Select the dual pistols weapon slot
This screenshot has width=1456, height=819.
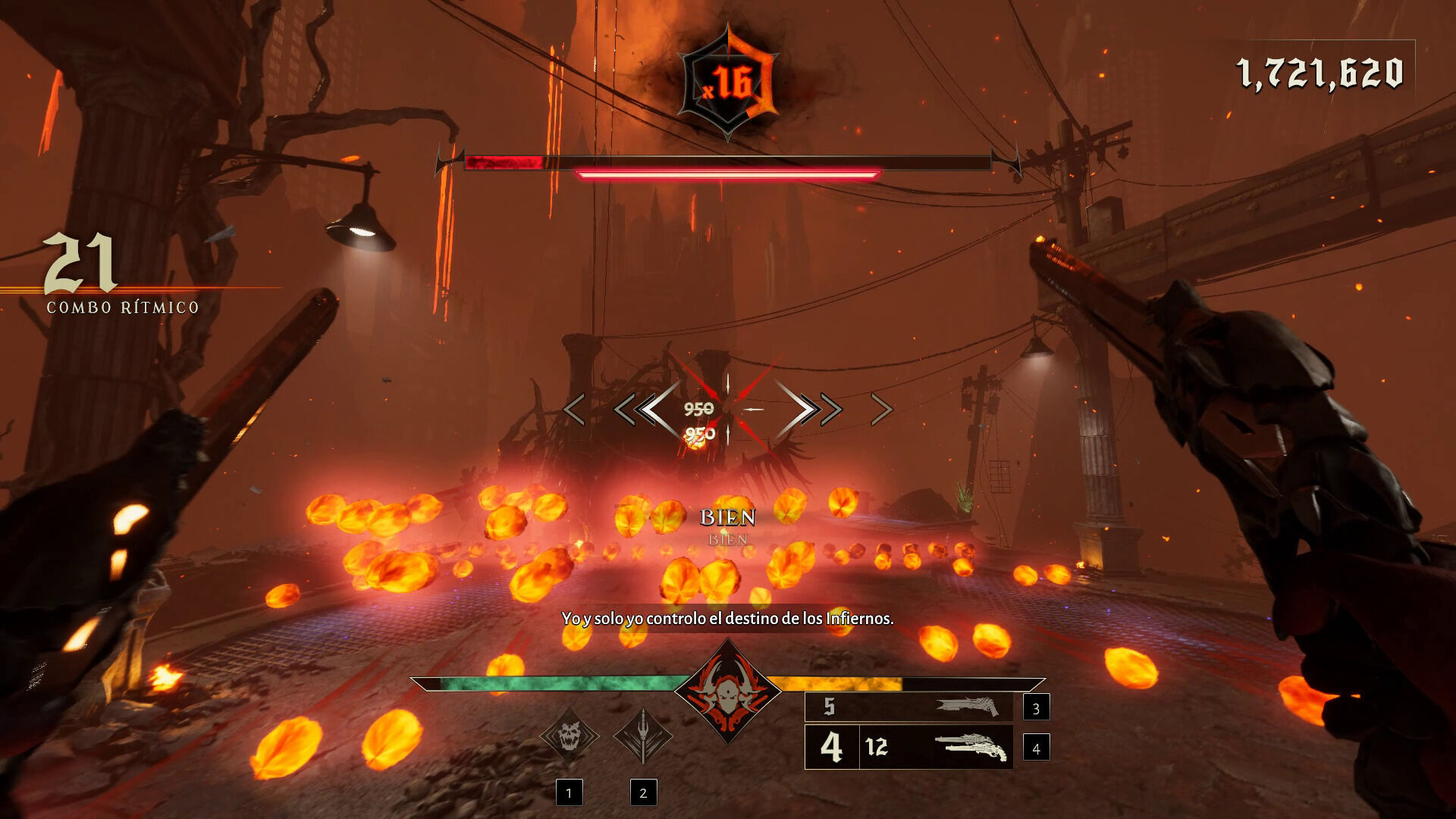tap(908, 748)
